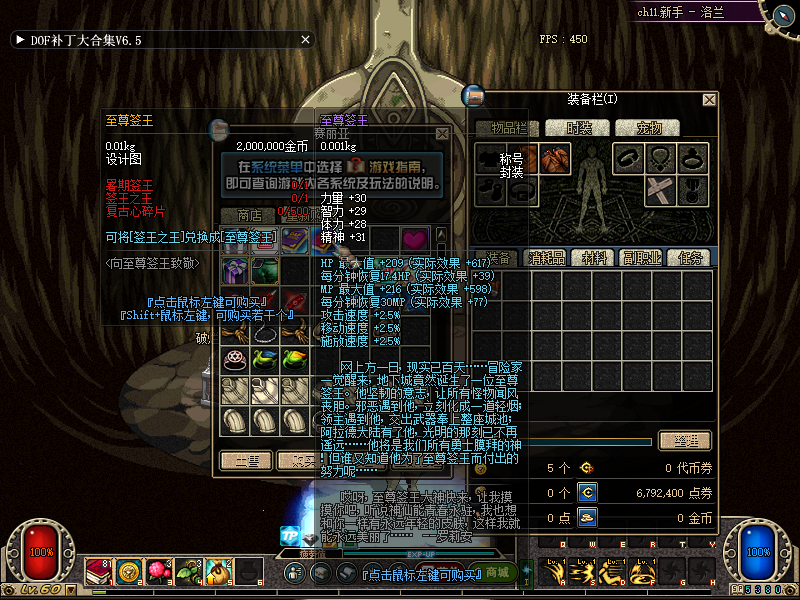Open the 商城 mall button
This screenshot has width=800, height=600.
point(497,572)
